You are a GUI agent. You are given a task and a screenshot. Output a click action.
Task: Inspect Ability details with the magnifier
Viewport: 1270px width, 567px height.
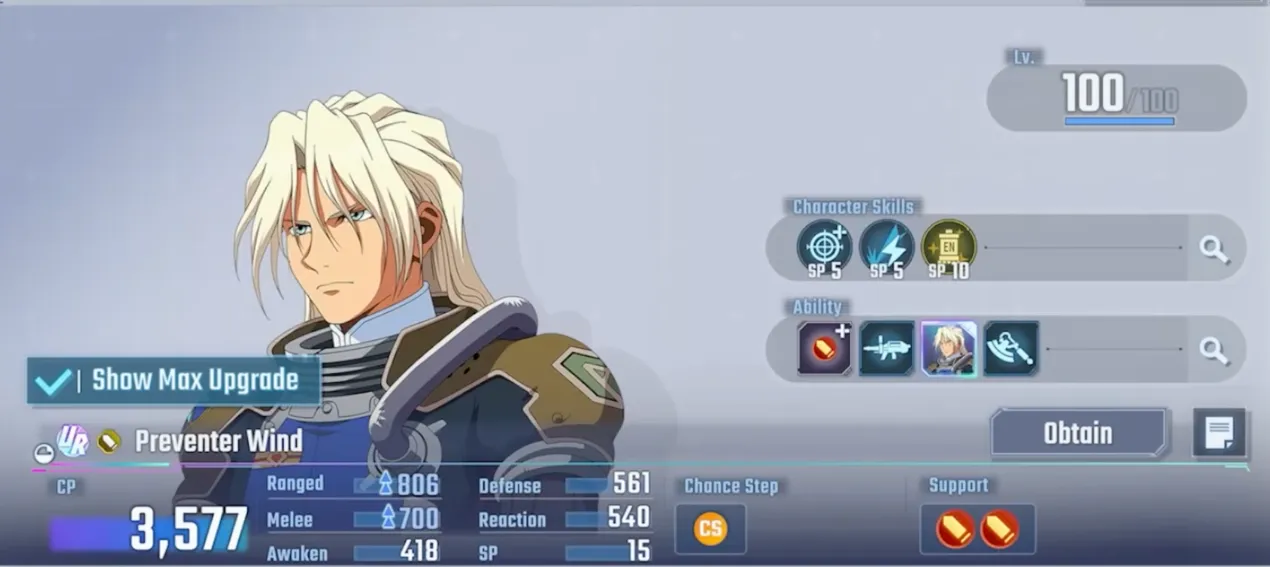1214,349
